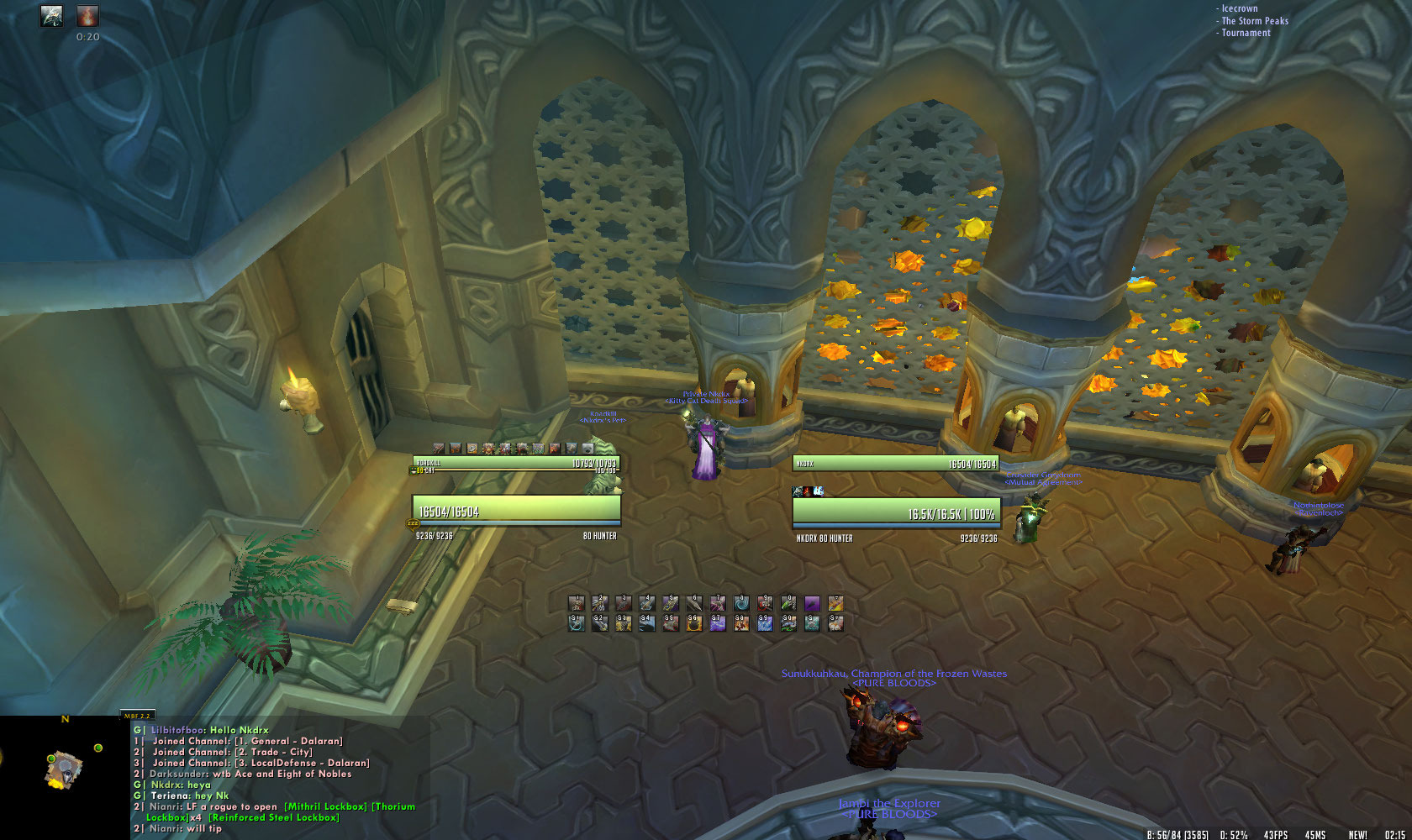Select the hawk aspect buff icon

click(x=52, y=16)
